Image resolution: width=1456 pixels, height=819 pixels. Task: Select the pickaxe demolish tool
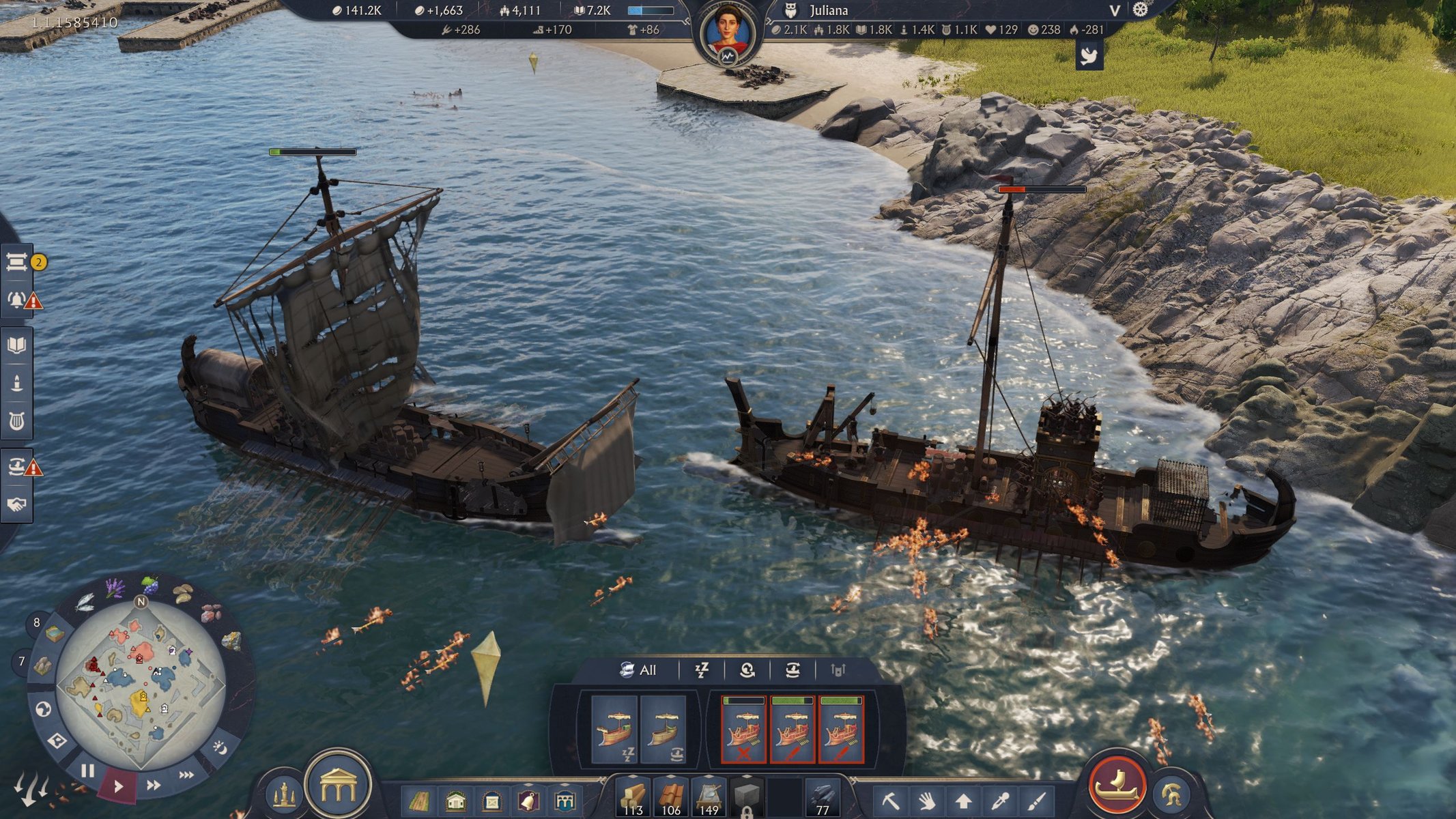(890, 799)
